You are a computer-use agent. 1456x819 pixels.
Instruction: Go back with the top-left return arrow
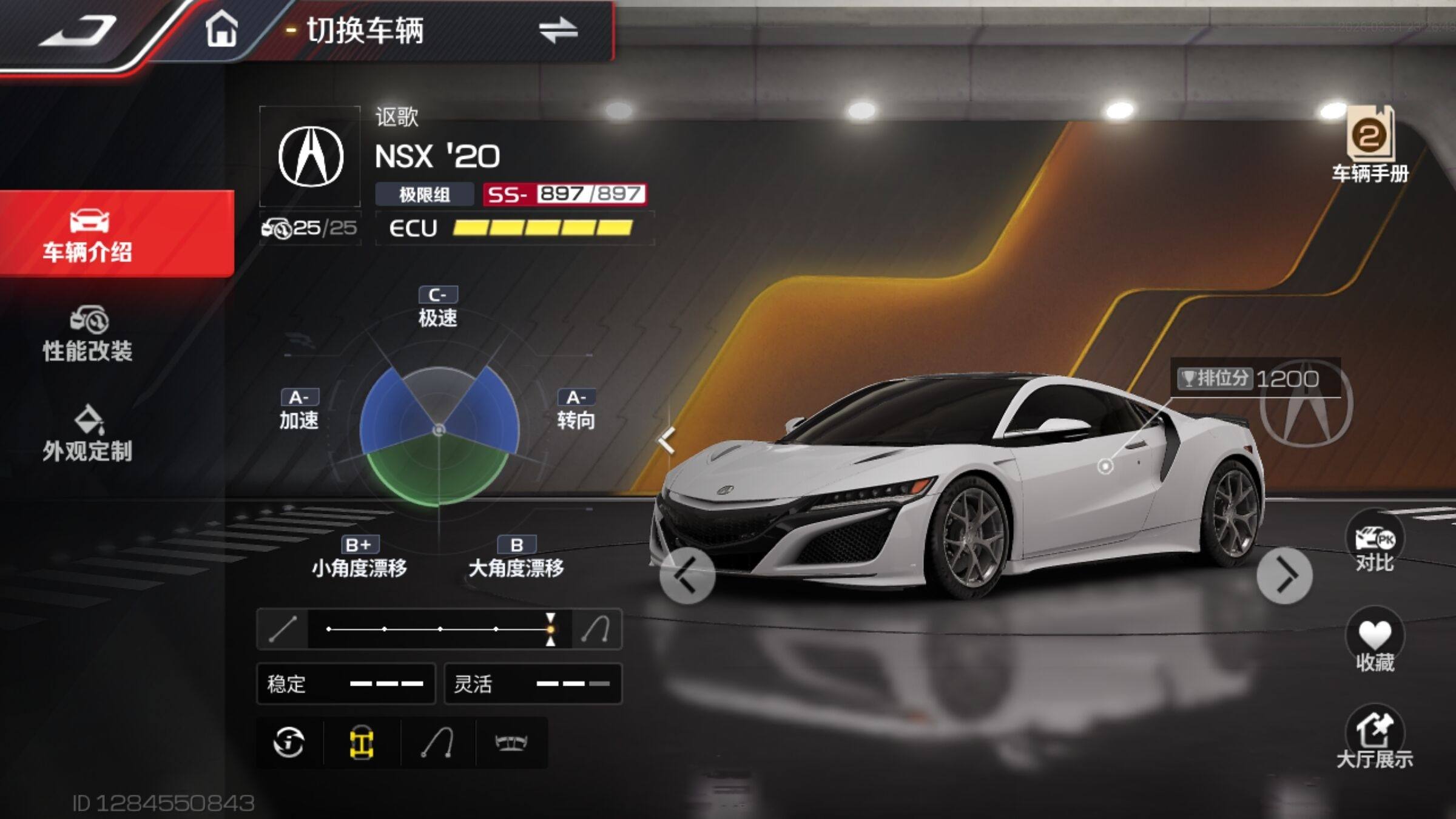pyautogui.click(x=78, y=32)
